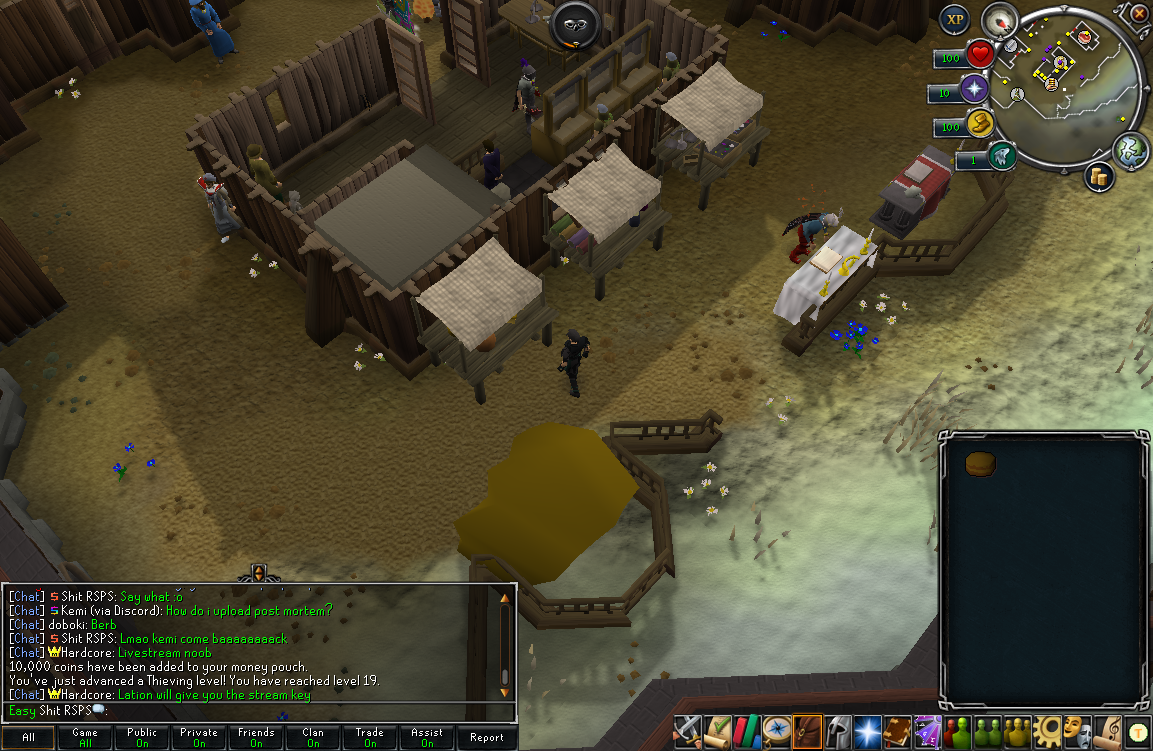Toggle the Public chat filter
Image resolution: width=1153 pixels, height=751 pixels.
click(x=142, y=738)
